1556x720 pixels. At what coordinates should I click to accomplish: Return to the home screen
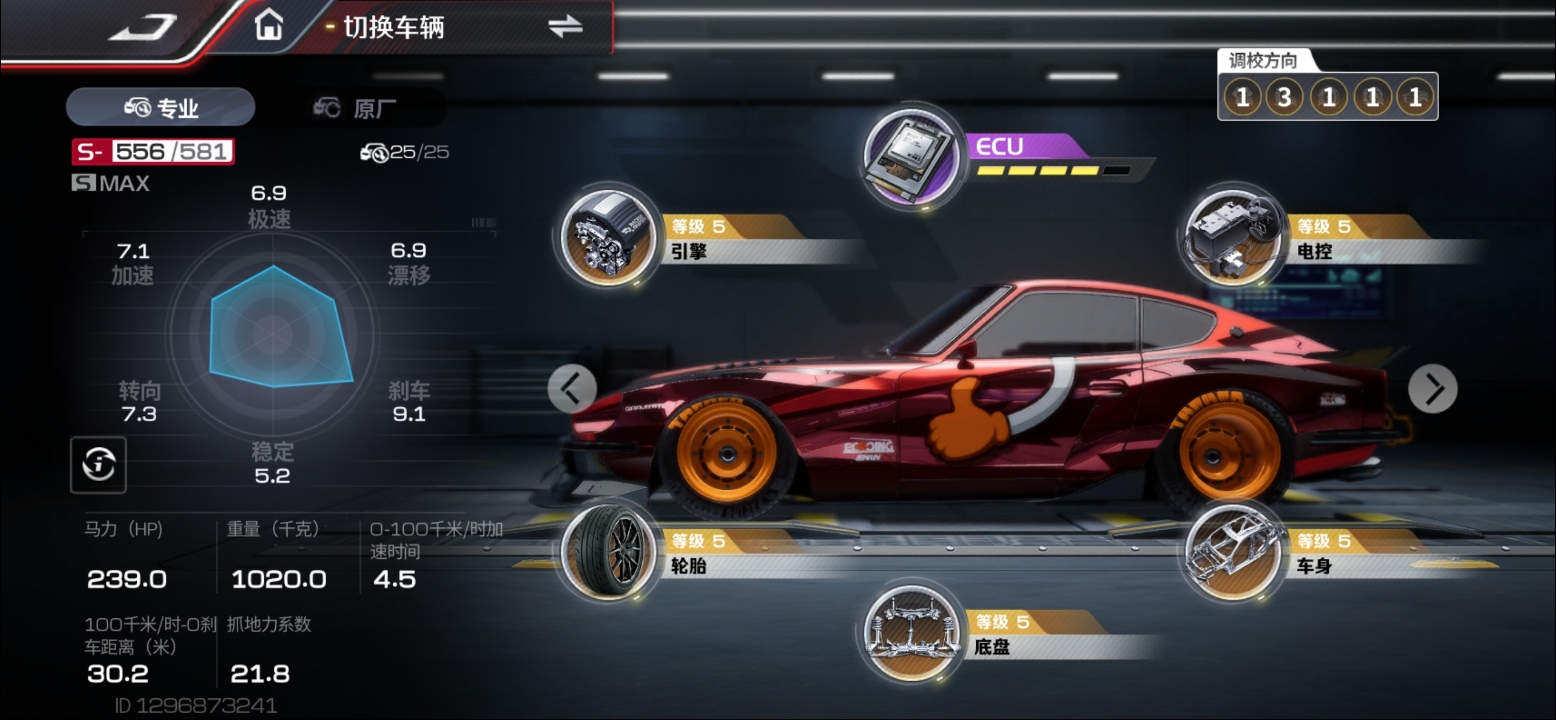(x=268, y=25)
